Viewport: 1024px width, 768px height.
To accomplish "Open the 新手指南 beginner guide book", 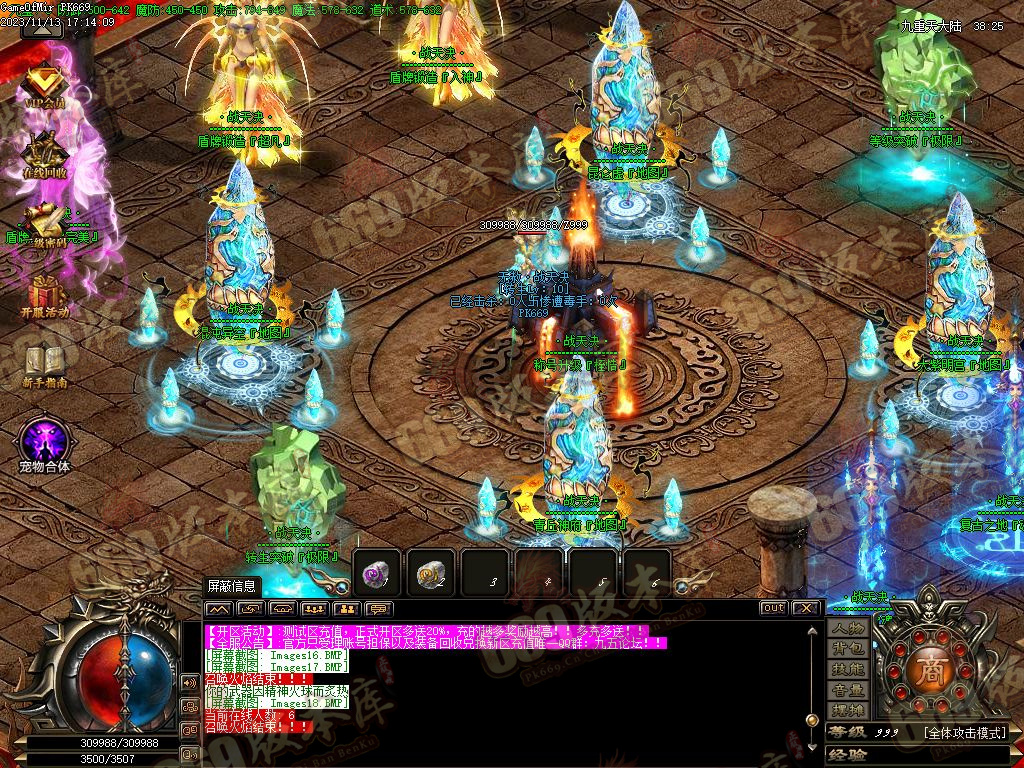I will click(x=44, y=362).
